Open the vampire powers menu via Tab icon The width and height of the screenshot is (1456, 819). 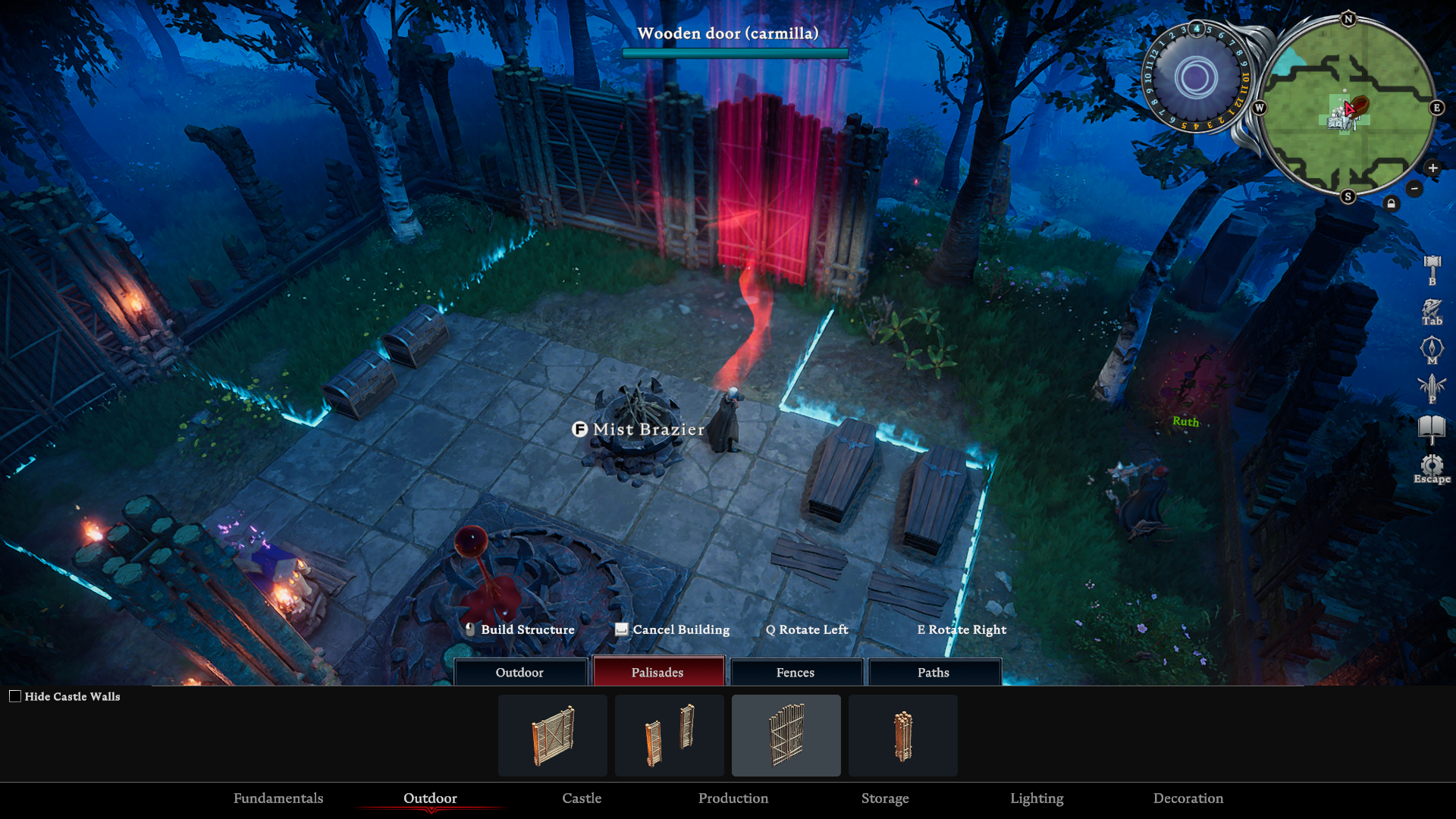coord(1433,307)
